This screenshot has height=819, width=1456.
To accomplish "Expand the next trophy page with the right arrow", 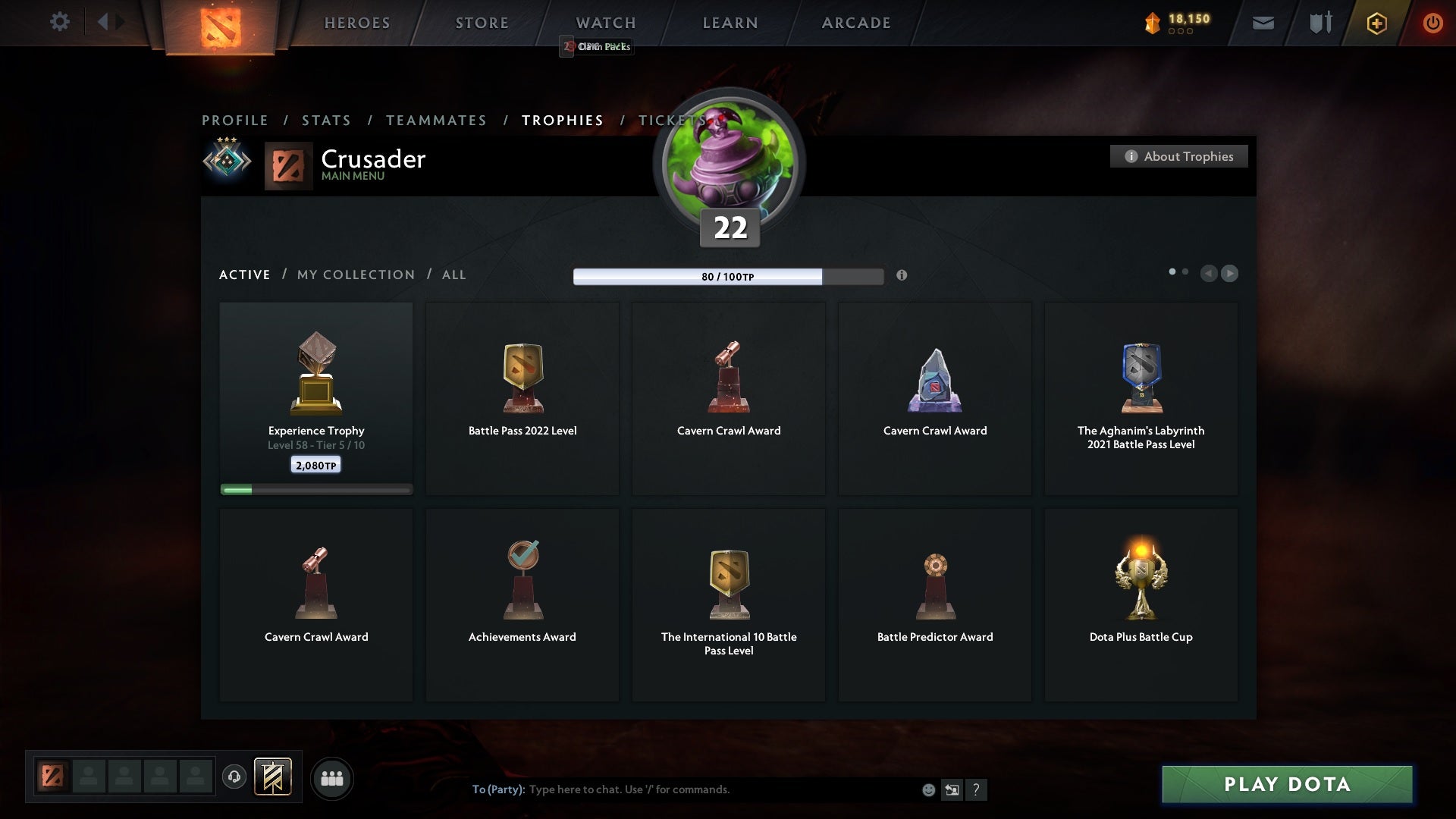I will (x=1229, y=274).
